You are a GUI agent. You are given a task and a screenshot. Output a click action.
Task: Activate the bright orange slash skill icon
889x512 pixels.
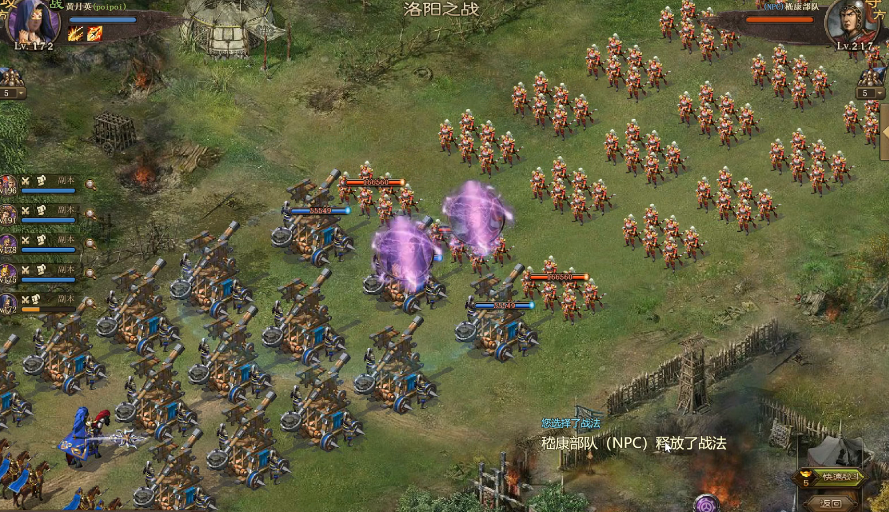click(94, 33)
